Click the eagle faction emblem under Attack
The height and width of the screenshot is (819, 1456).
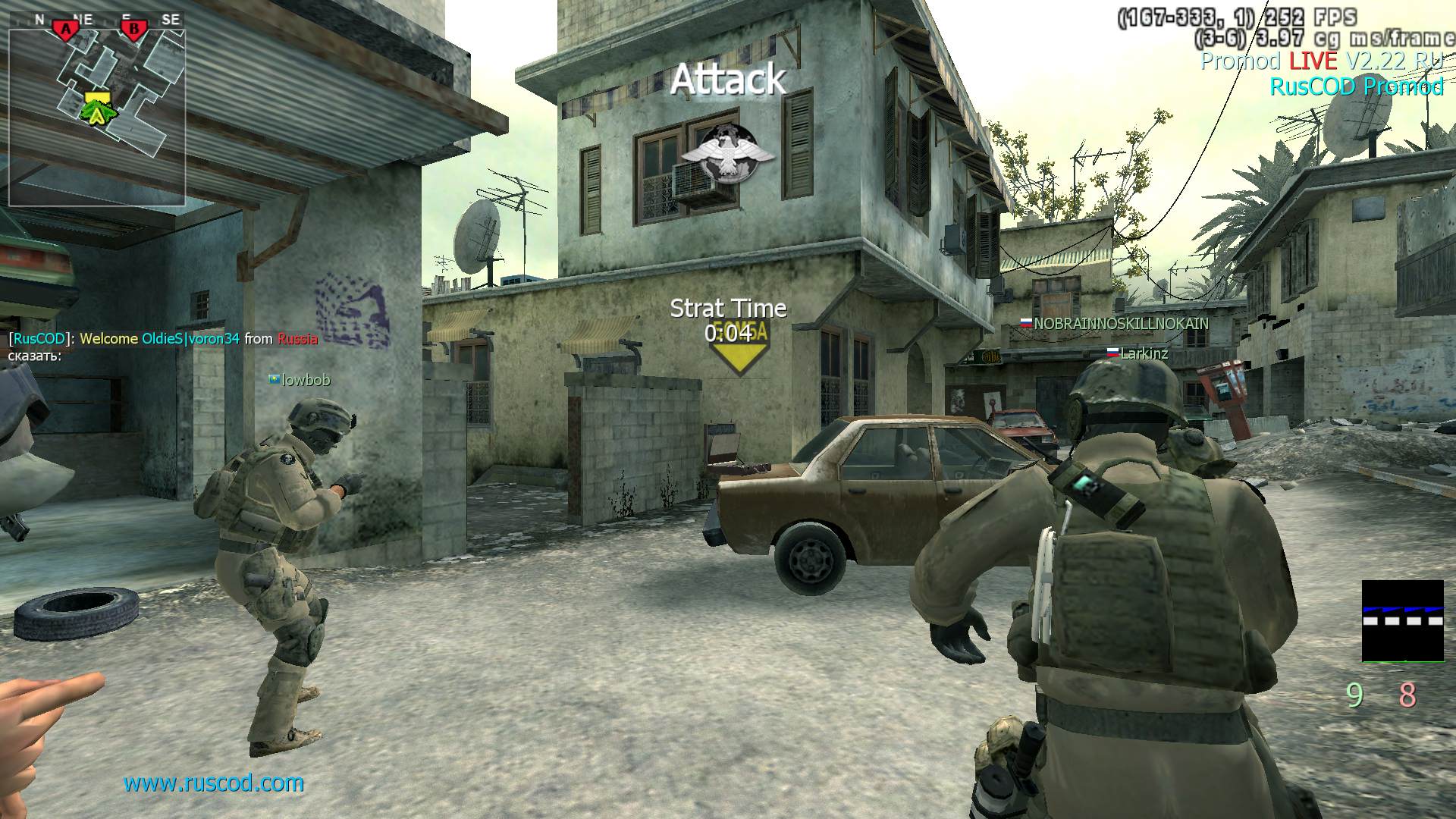(727, 154)
